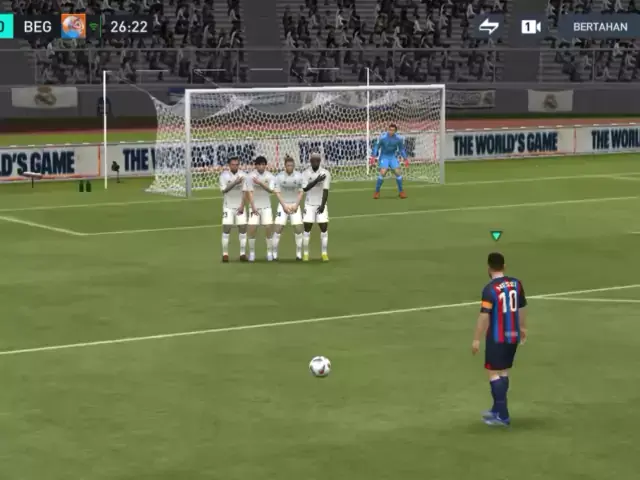
Task: Tap the swap arrows button
Action: 489,26
